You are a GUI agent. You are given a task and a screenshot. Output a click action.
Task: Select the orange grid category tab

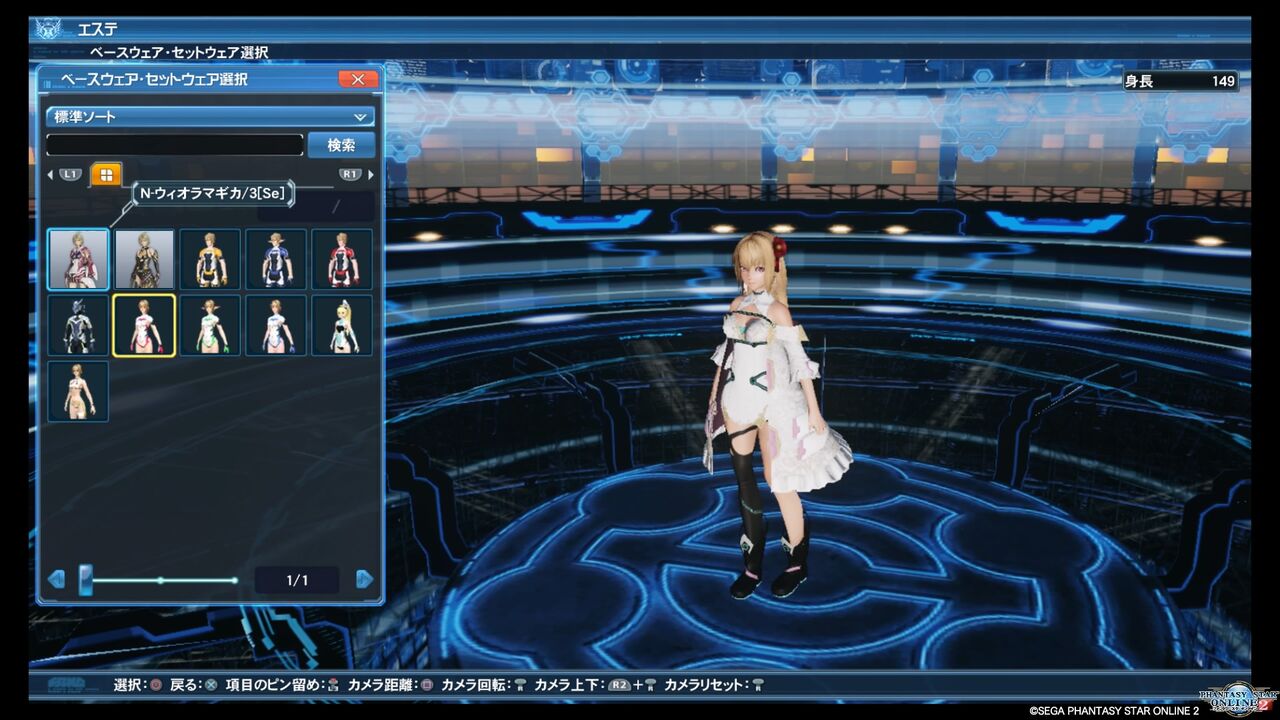tap(104, 173)
